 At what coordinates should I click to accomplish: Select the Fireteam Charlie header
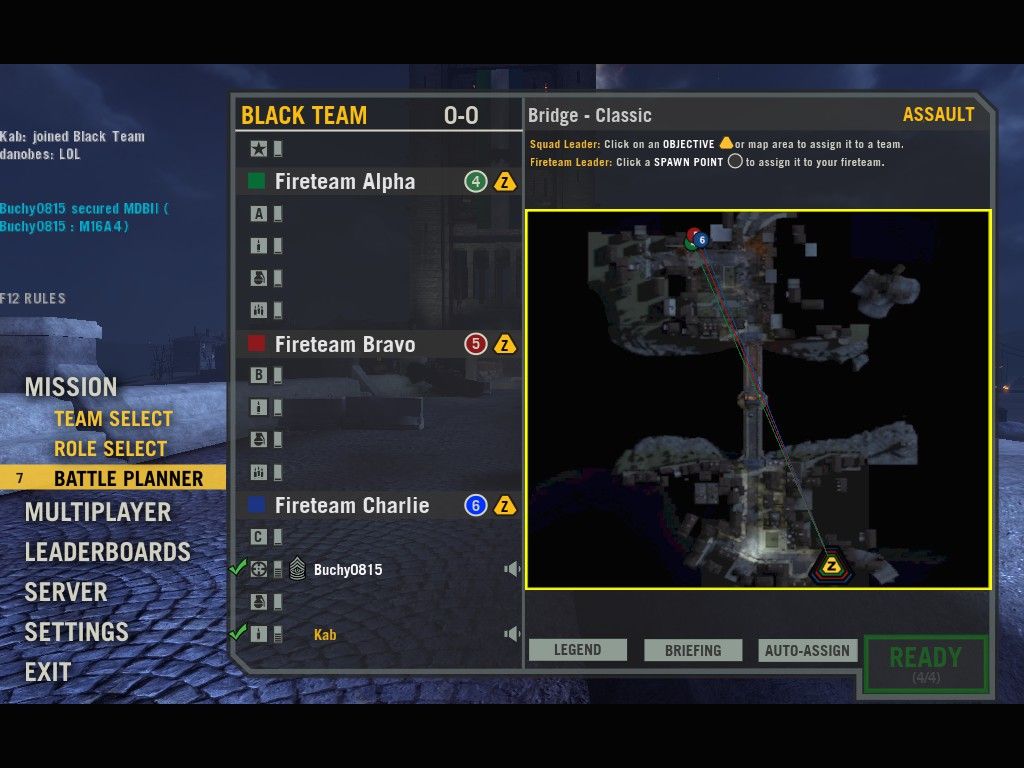coord(352,506)
